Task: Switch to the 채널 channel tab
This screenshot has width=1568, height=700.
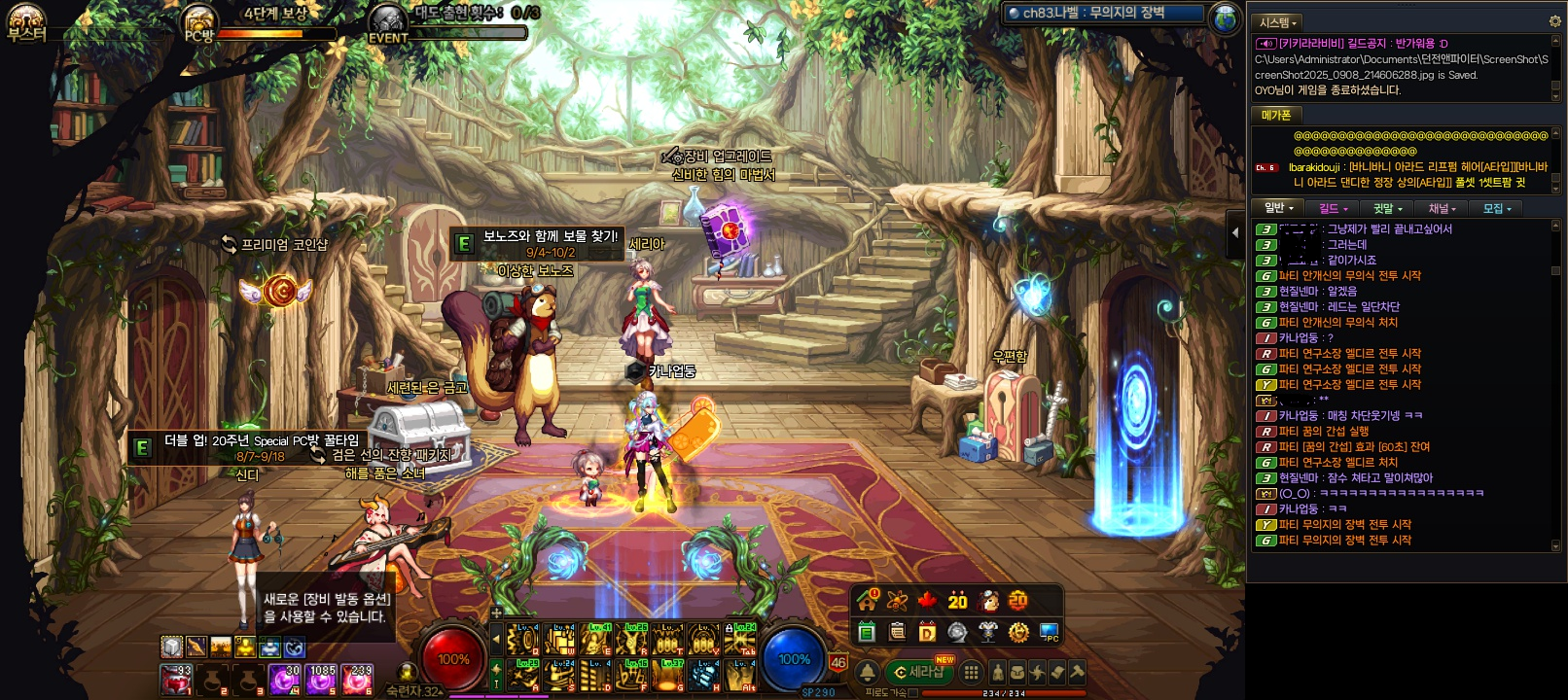Action: point(1442,208)
